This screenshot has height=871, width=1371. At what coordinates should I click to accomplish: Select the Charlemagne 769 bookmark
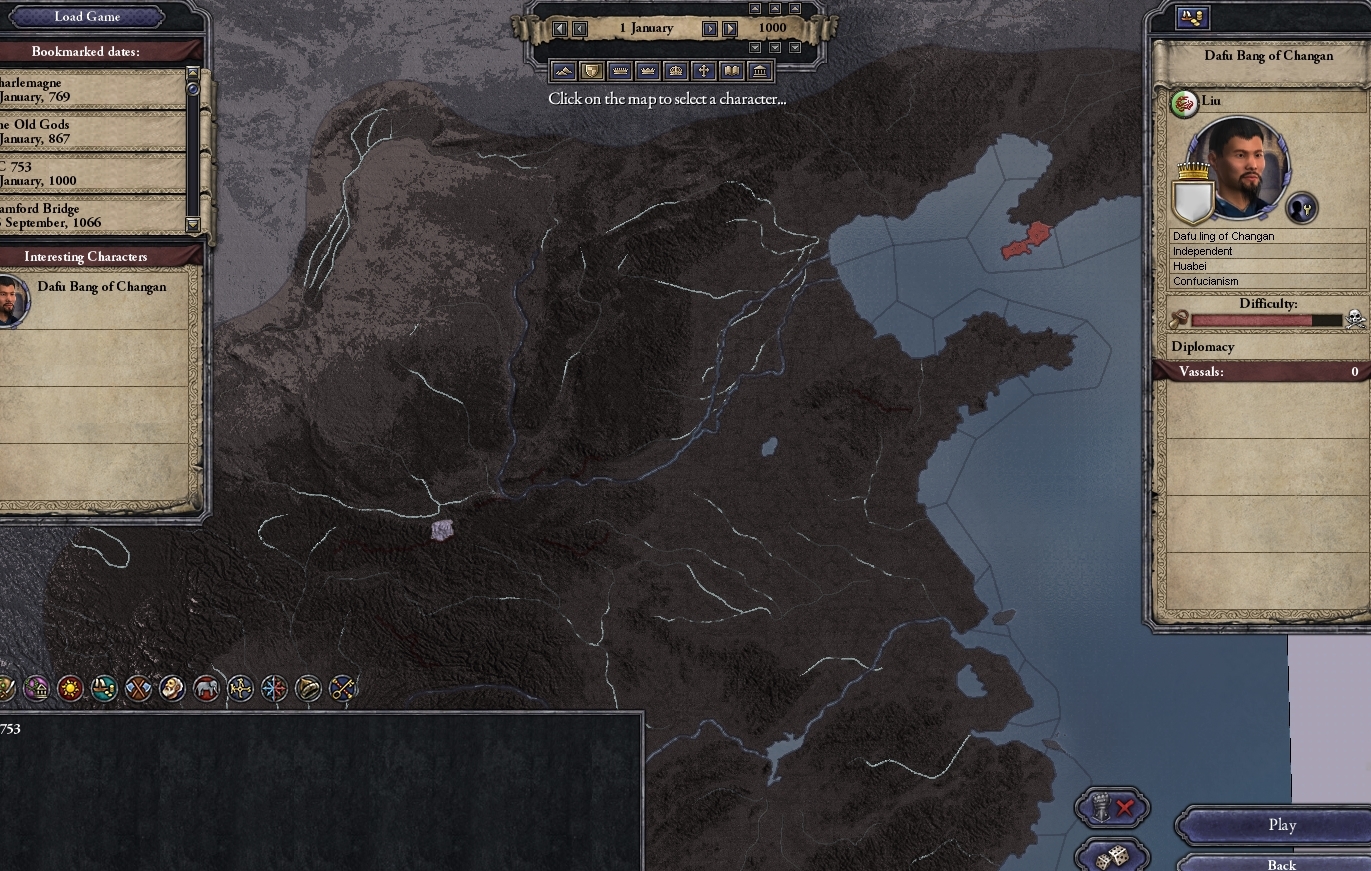coord(90,88)
